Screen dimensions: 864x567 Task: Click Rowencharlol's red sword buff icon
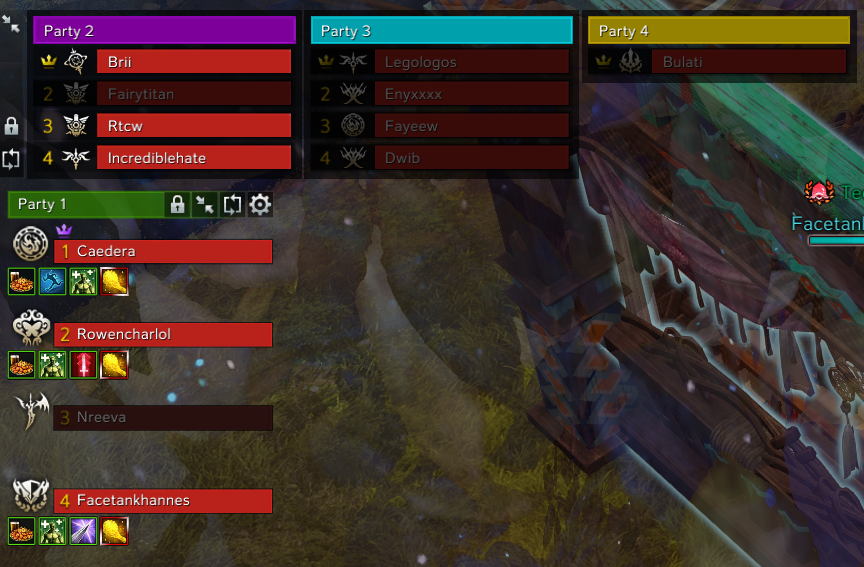tap(83, 366)
